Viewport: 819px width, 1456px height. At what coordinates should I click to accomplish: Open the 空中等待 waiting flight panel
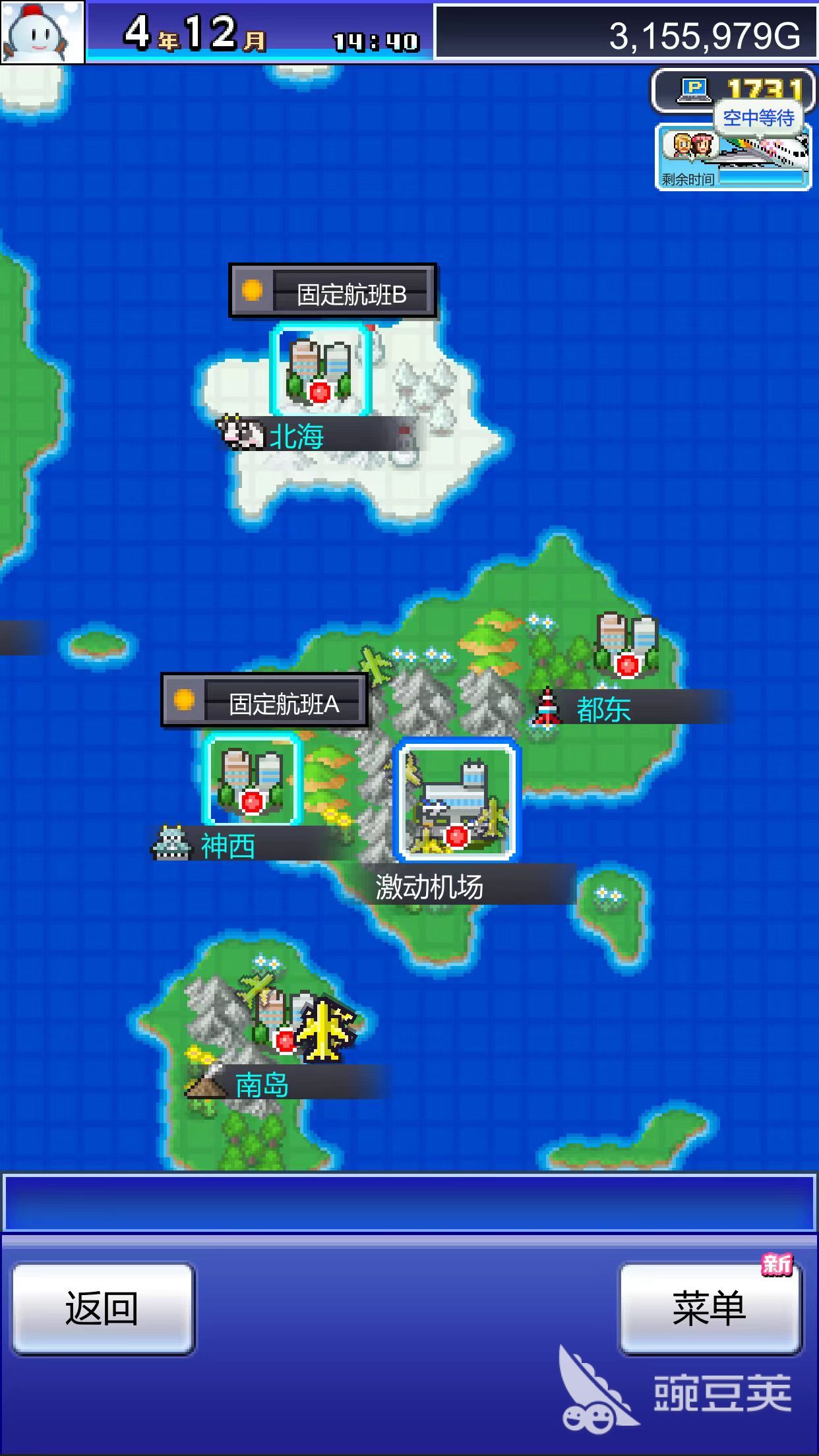pos(733,158)
